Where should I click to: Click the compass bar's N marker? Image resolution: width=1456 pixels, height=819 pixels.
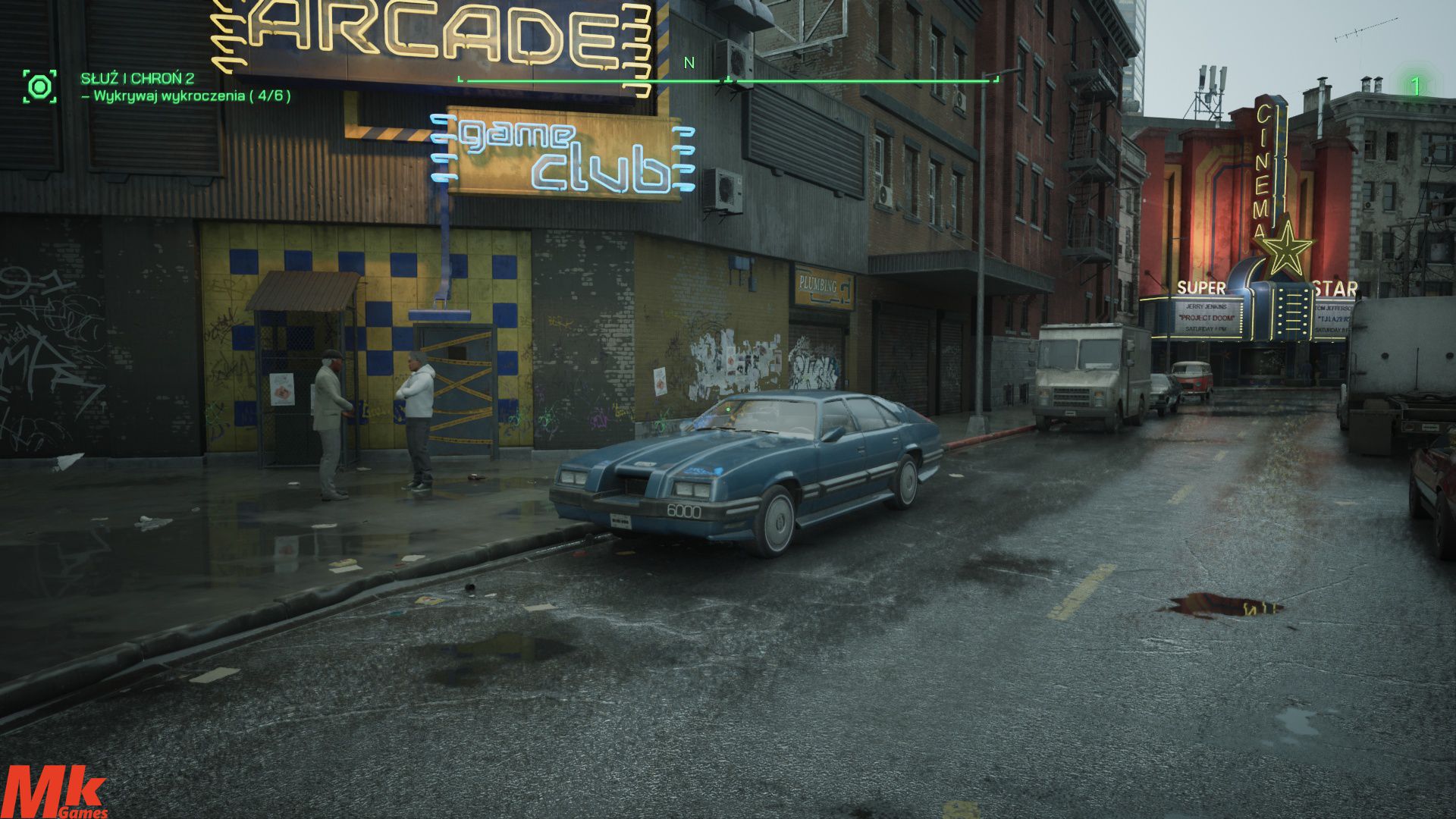689,63
